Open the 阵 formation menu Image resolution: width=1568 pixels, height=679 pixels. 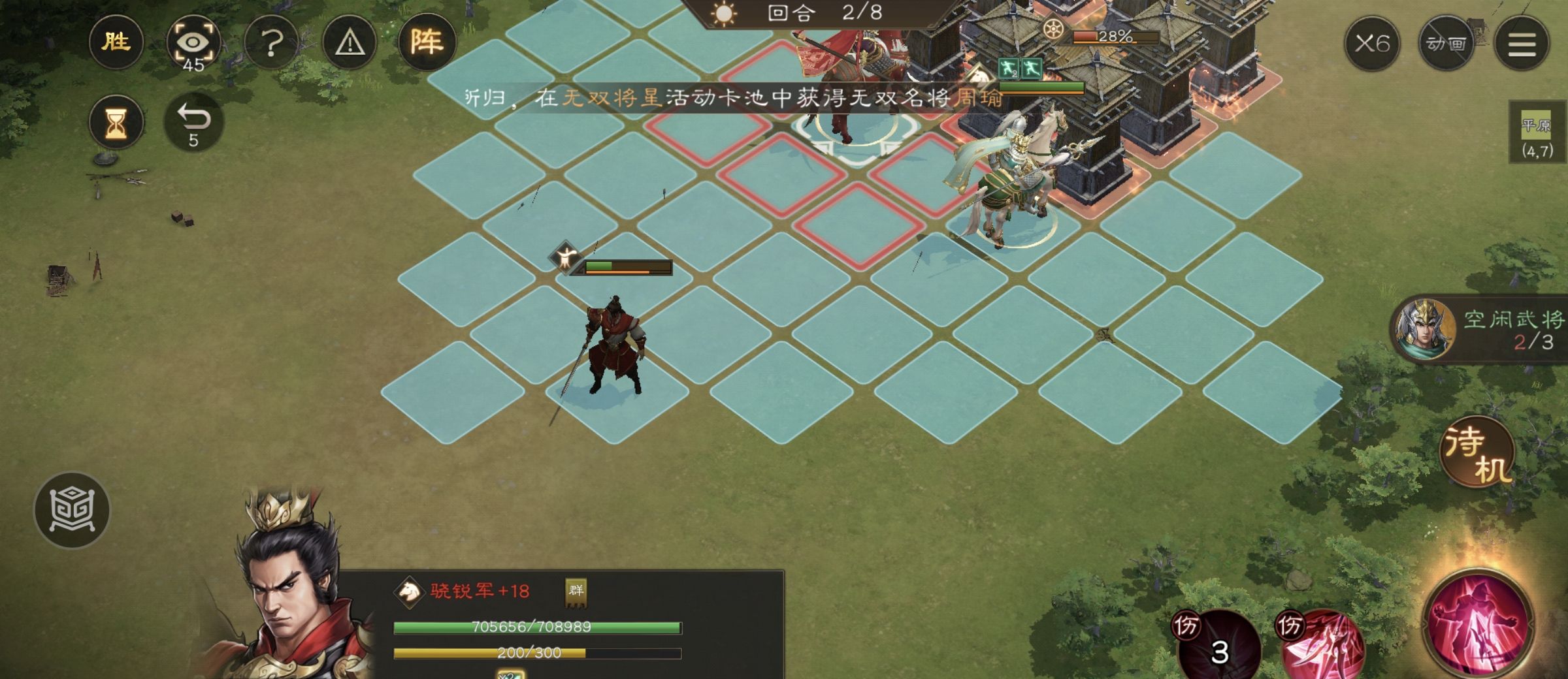(x=427, y=43)
